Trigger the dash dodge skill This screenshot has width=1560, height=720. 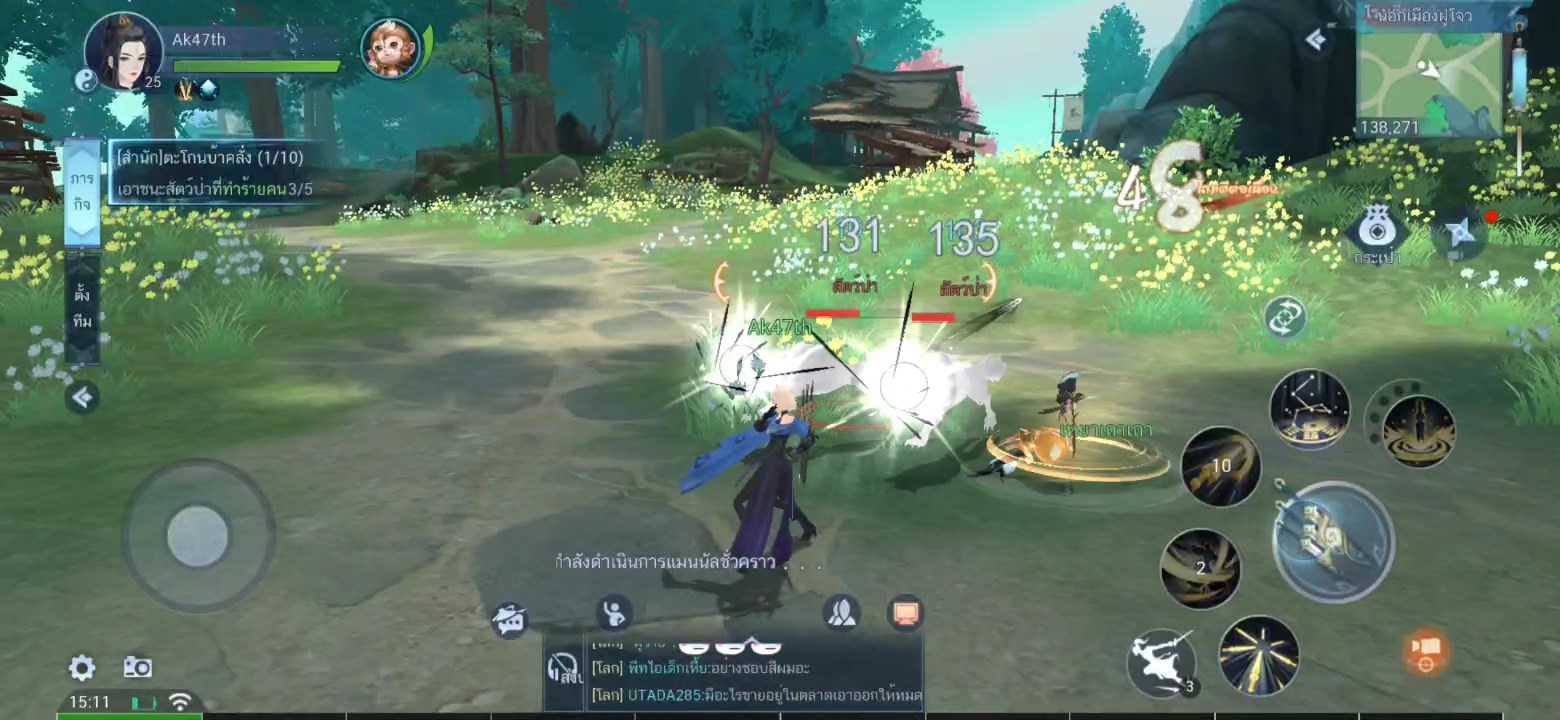pos(1162,661)
